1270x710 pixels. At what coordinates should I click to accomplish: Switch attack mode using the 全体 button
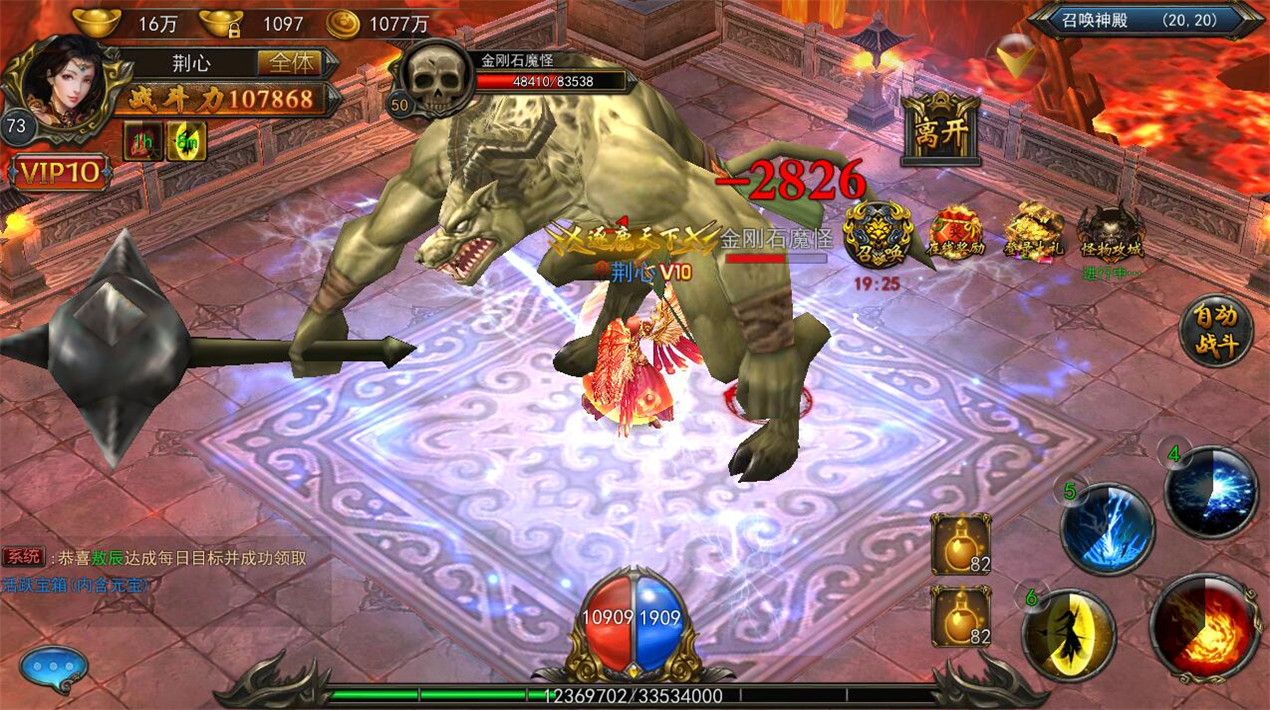coord(291,63)
